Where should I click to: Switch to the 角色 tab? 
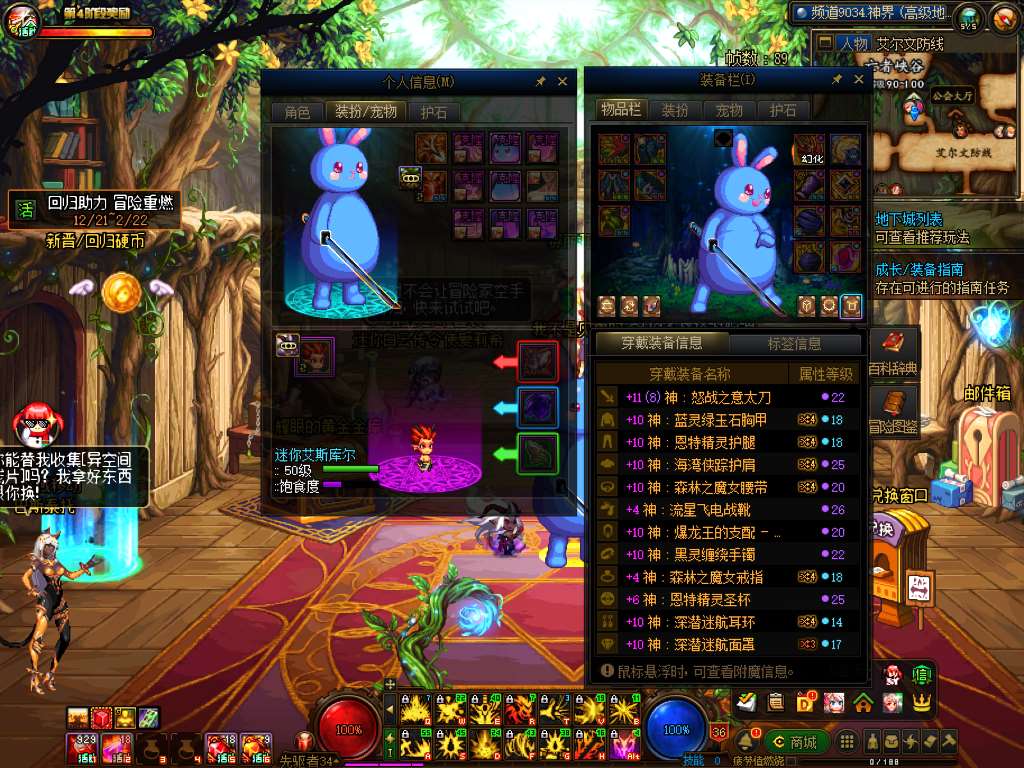point(297,112)
